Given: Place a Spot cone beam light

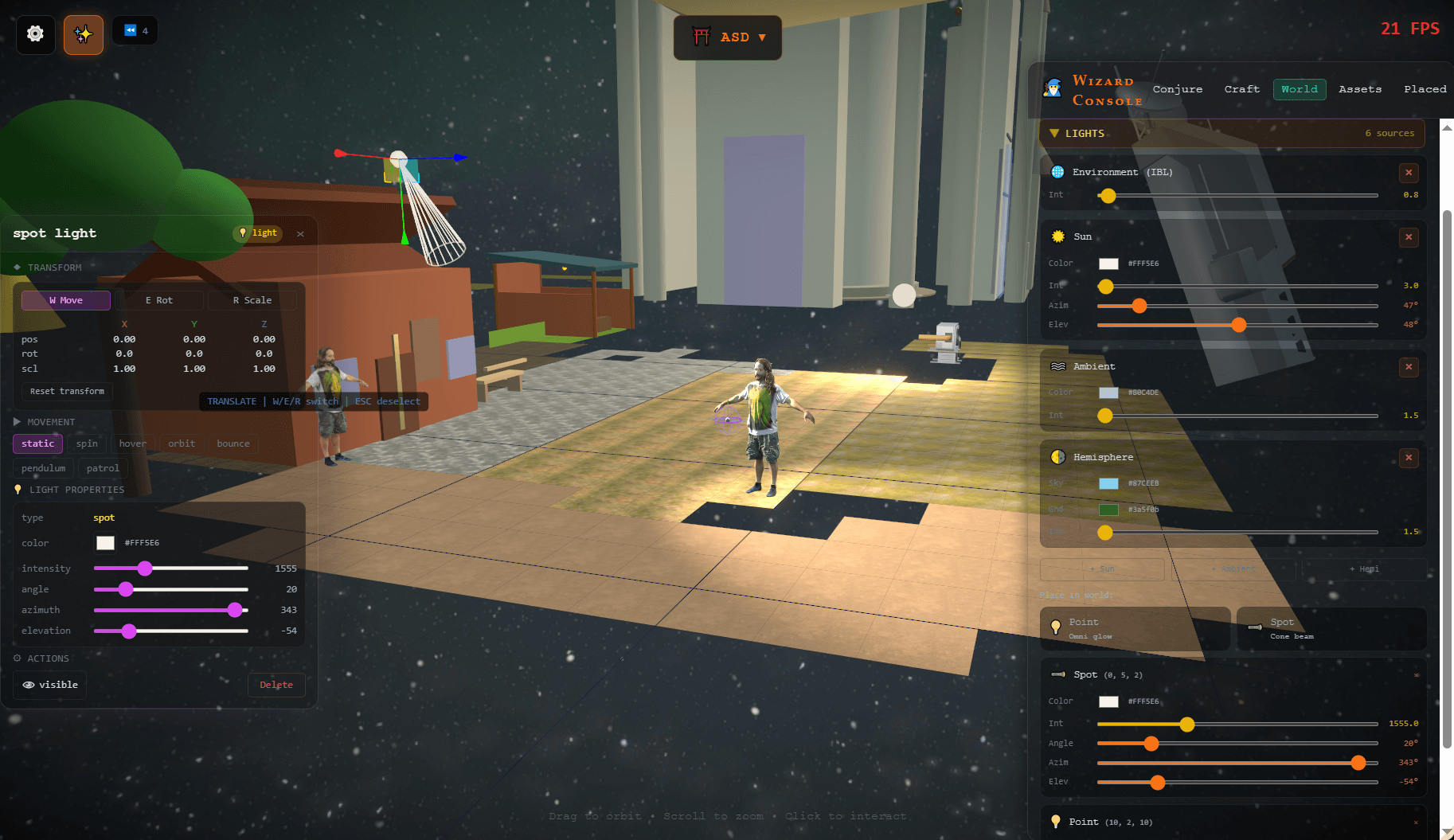Looking at the screenshot, I should (1331, 628).
